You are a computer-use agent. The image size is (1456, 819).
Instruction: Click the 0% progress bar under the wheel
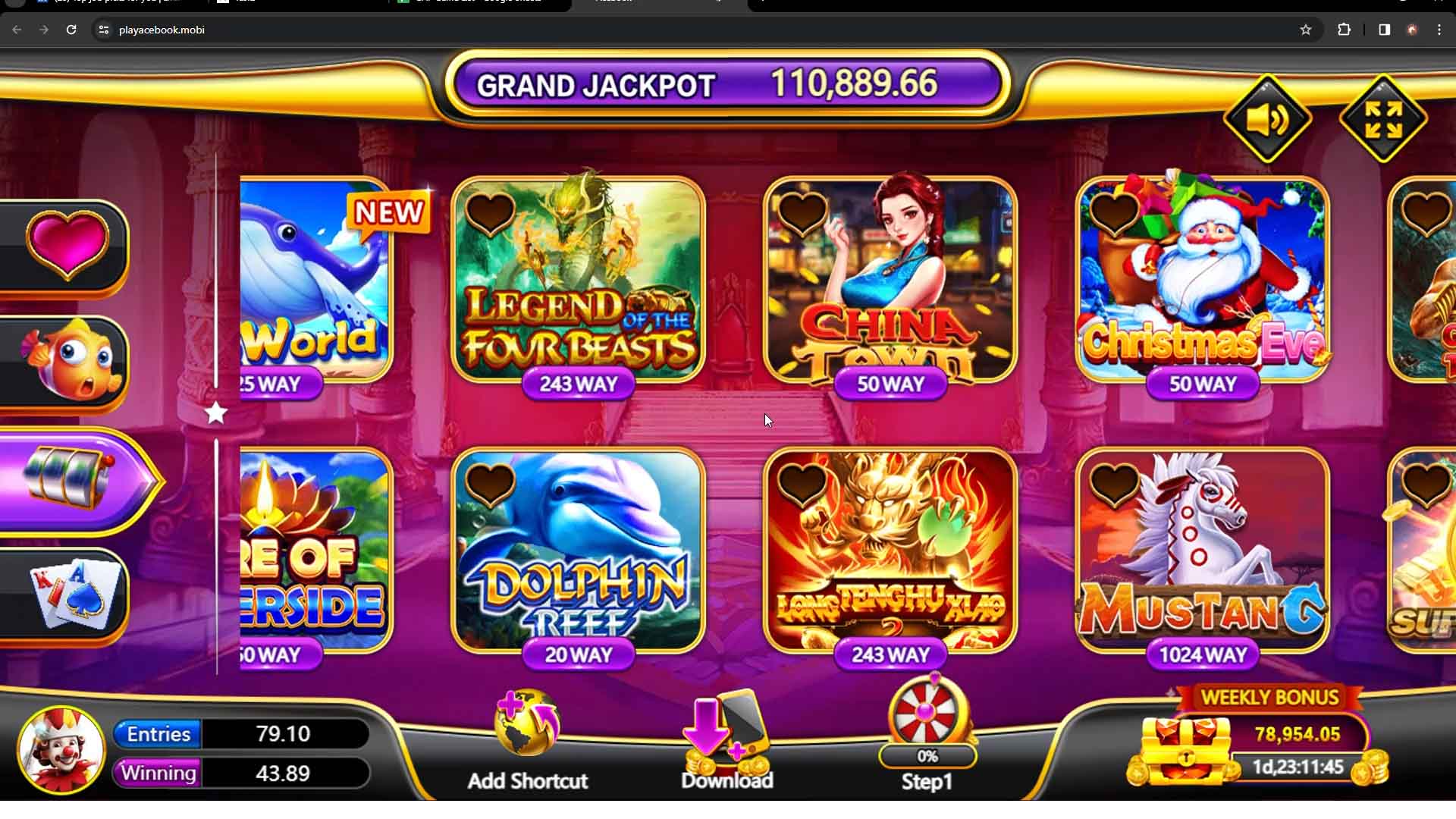pyautogui.click(x=927, y=756)
